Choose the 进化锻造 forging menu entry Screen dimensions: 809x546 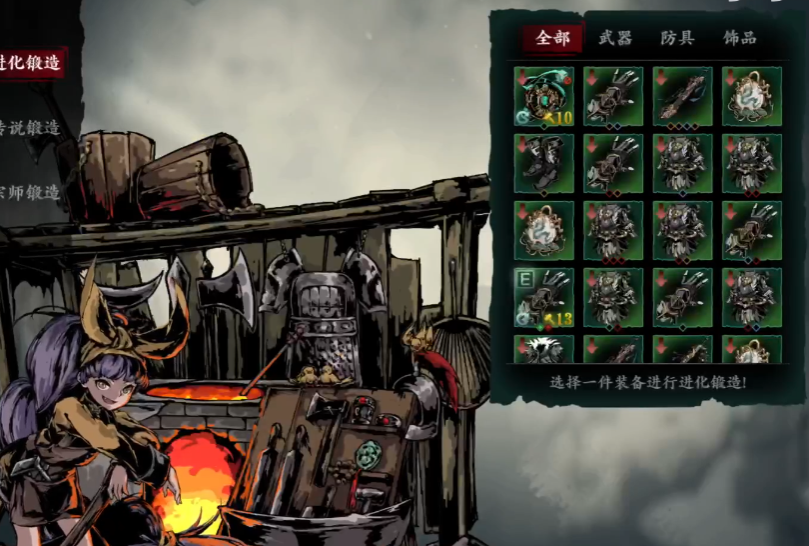[32, 62]
